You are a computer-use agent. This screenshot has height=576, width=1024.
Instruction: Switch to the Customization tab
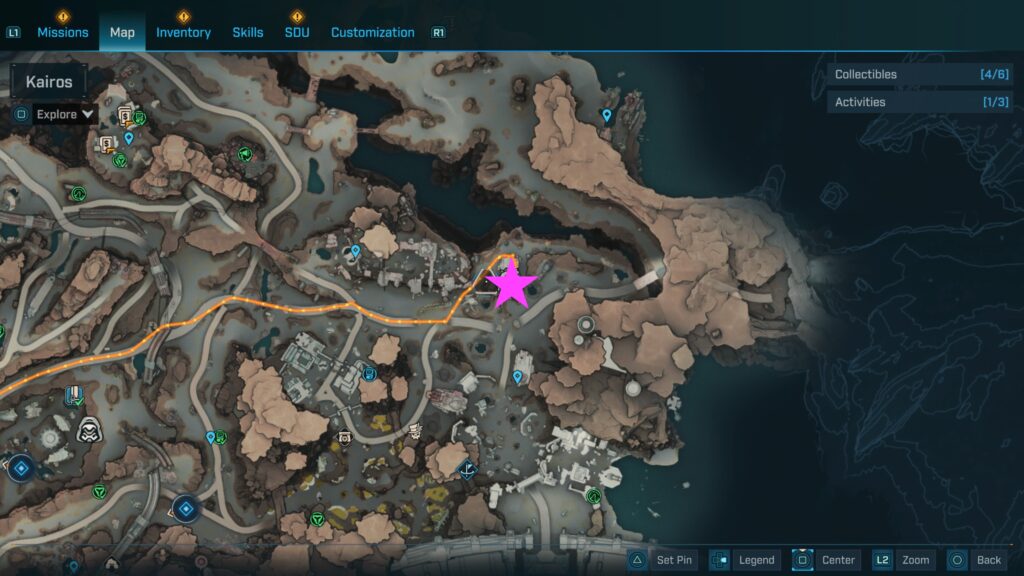[x=372, y=32]
